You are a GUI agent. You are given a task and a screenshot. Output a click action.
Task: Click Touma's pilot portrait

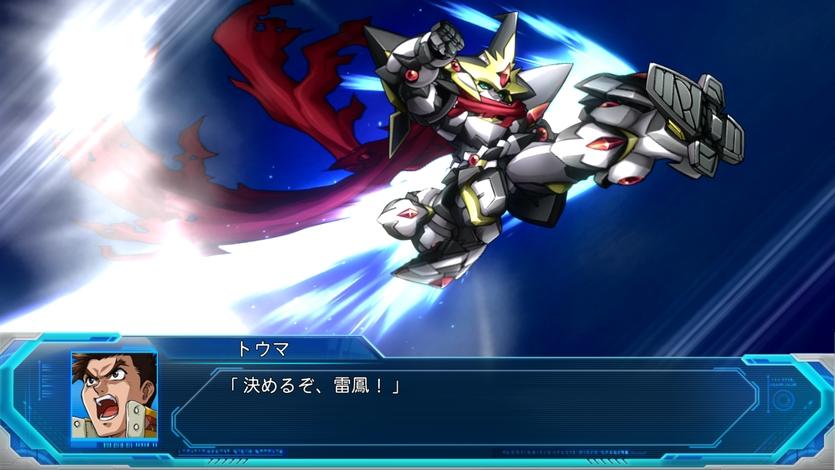[114, 394]
